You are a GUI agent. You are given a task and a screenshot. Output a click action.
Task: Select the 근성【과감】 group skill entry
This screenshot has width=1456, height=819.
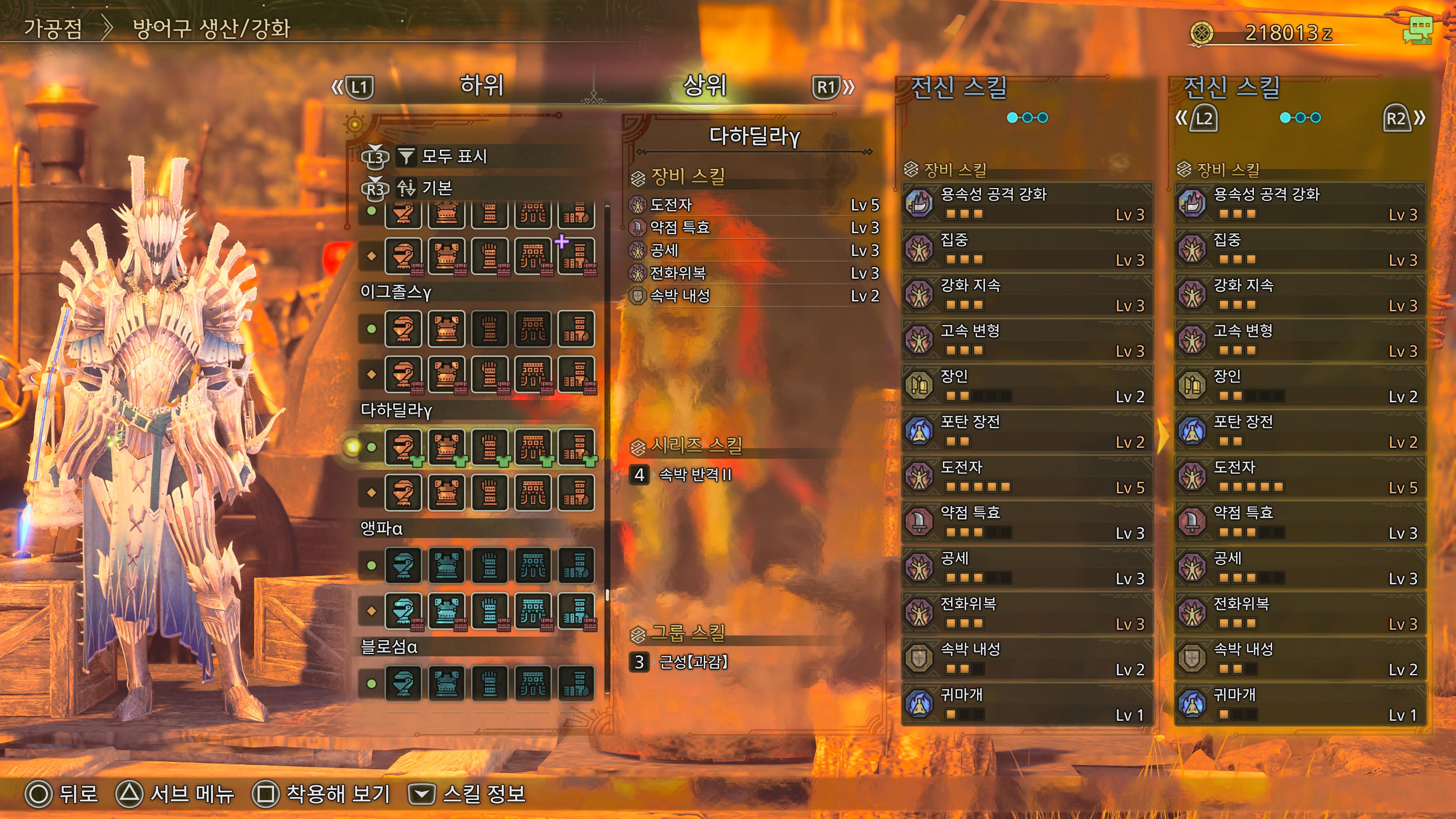coord(693,662)
